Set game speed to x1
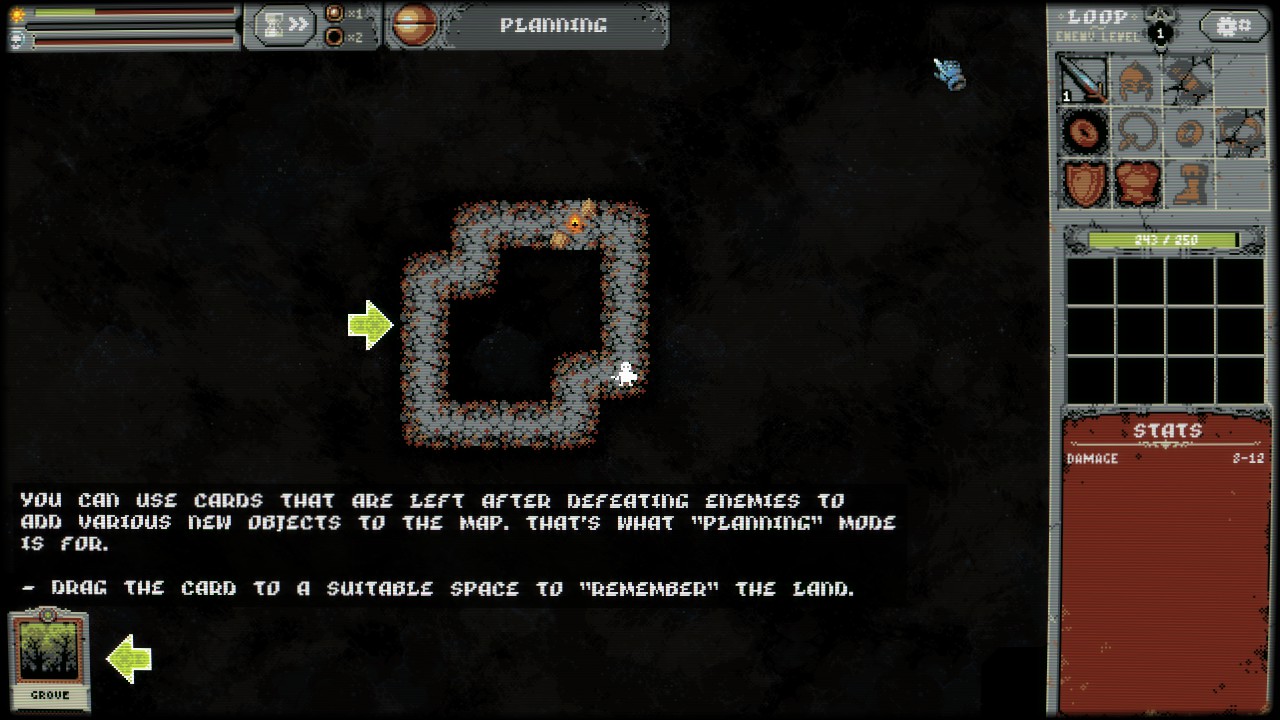Screen dimensions: 1280x720 pyautogui.click(x=335, y=14)
